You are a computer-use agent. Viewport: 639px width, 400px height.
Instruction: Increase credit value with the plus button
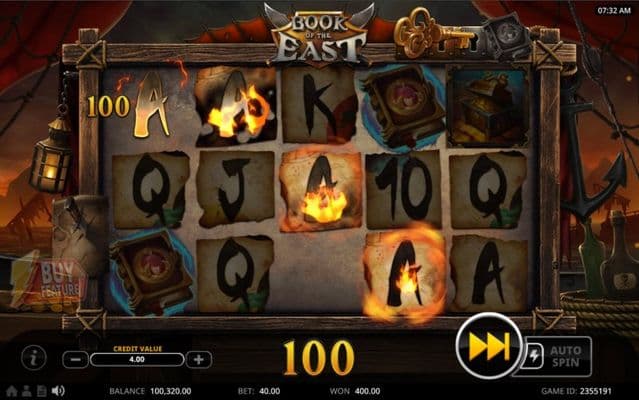click(x=199, y=359)
